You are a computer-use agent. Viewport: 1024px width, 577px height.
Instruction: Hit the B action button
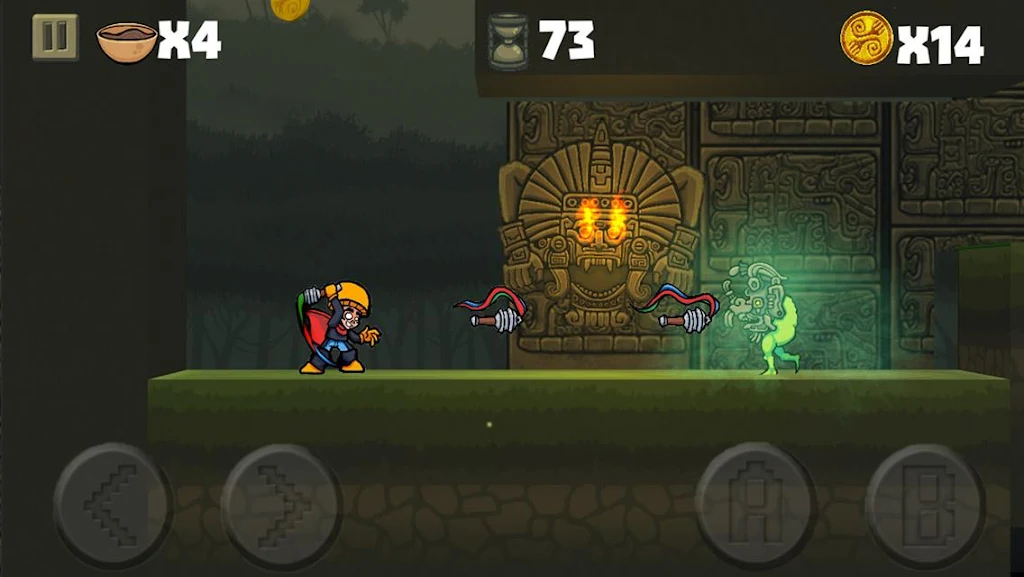click(x=925, y=502)
